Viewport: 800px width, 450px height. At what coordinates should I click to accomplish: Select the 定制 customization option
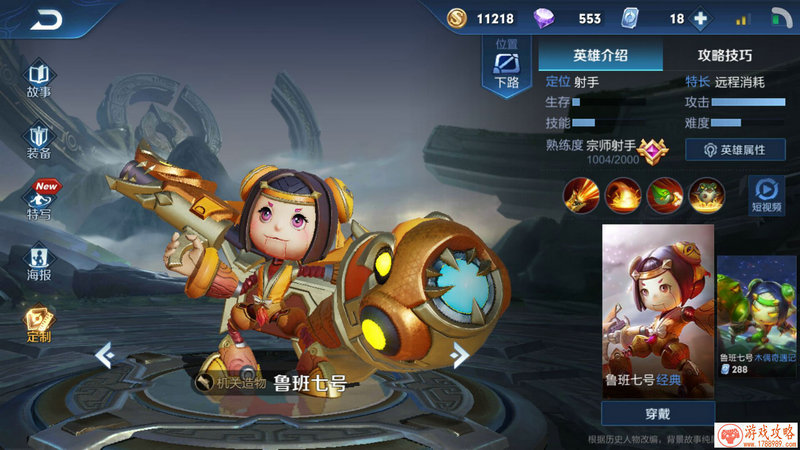pyautogui.click(x=39, y=326)
